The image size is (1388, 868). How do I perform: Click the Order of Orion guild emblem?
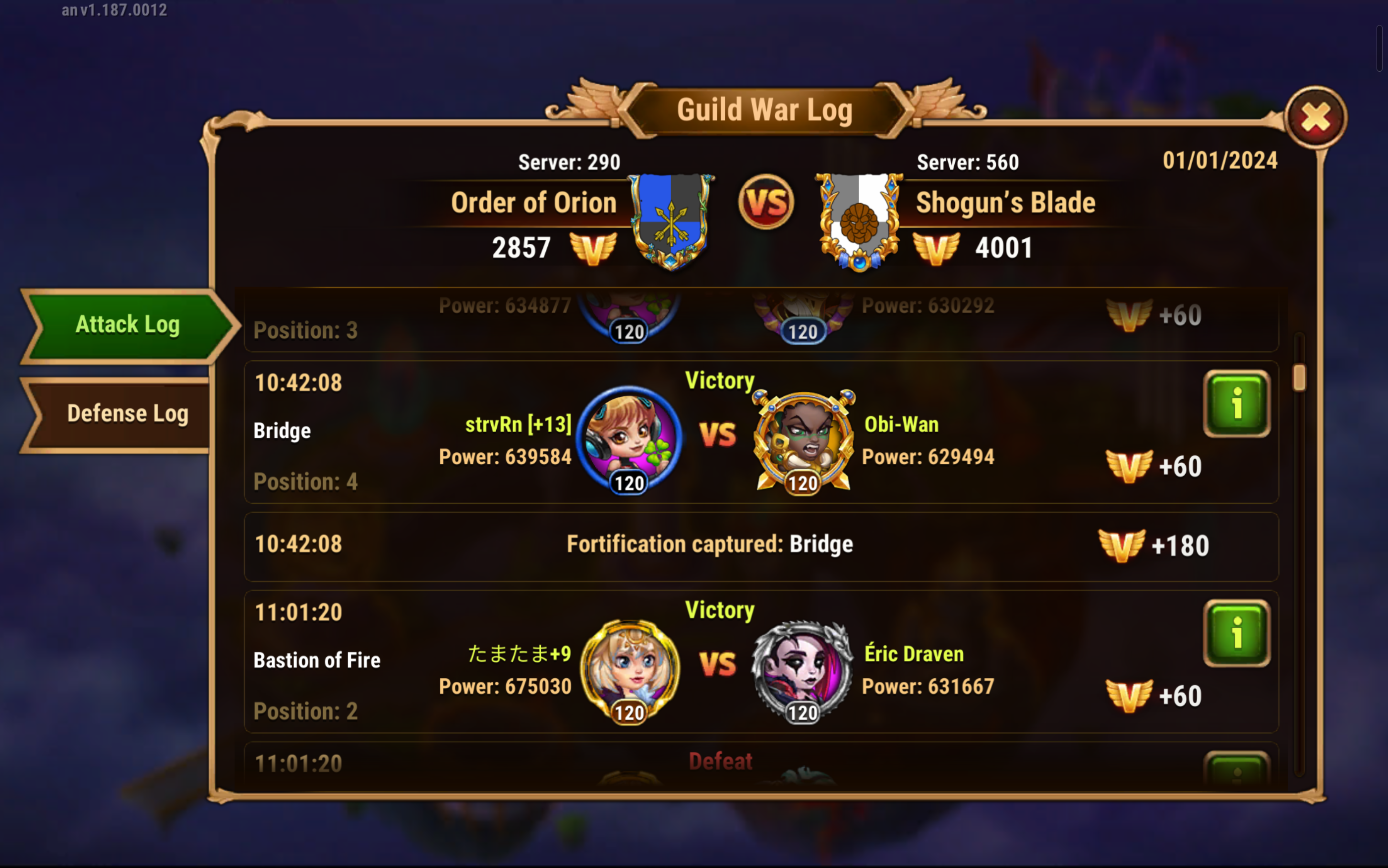(x=671, y=221)
